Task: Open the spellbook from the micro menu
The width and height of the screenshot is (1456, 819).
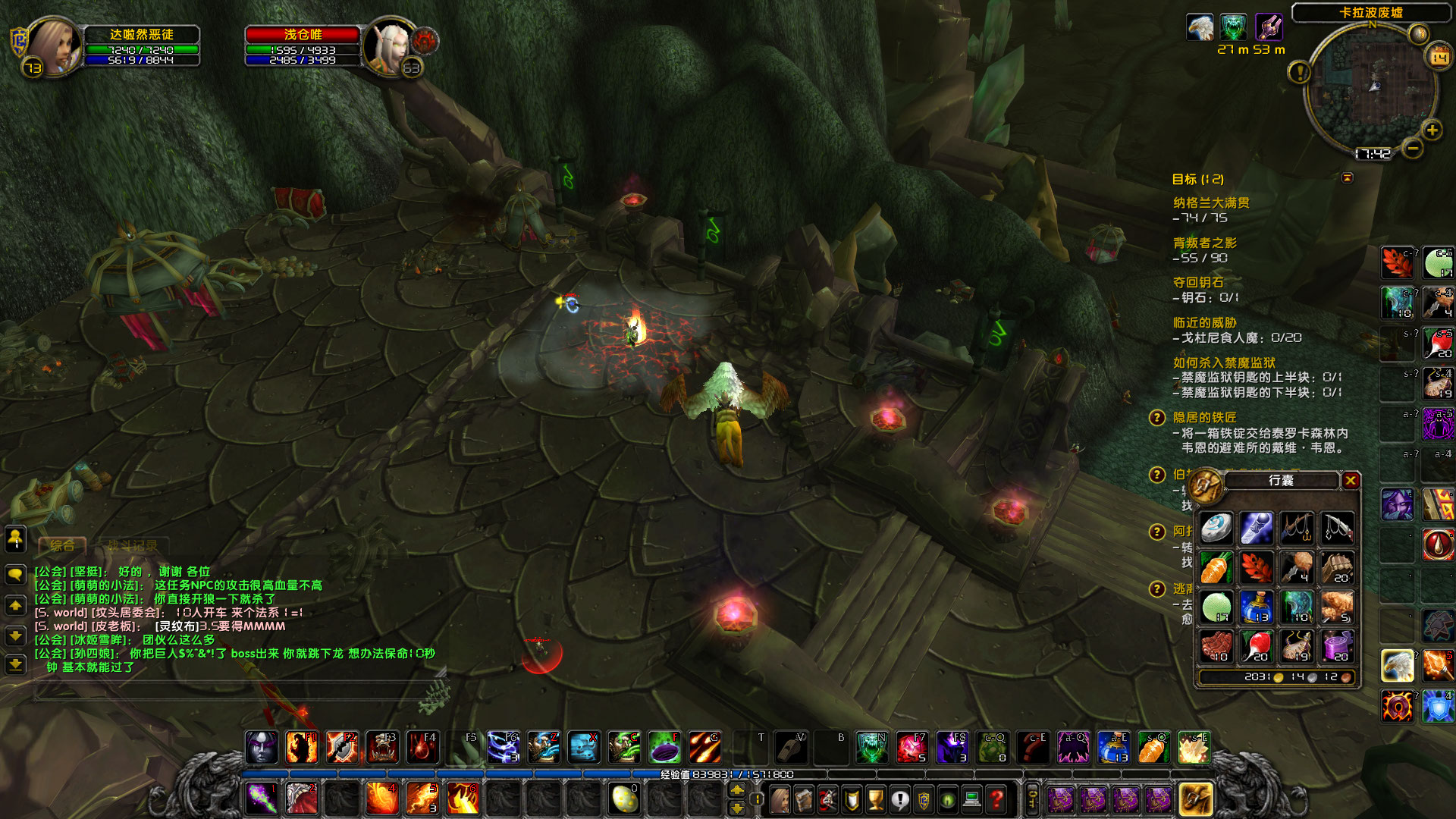Action: [804, 800]
